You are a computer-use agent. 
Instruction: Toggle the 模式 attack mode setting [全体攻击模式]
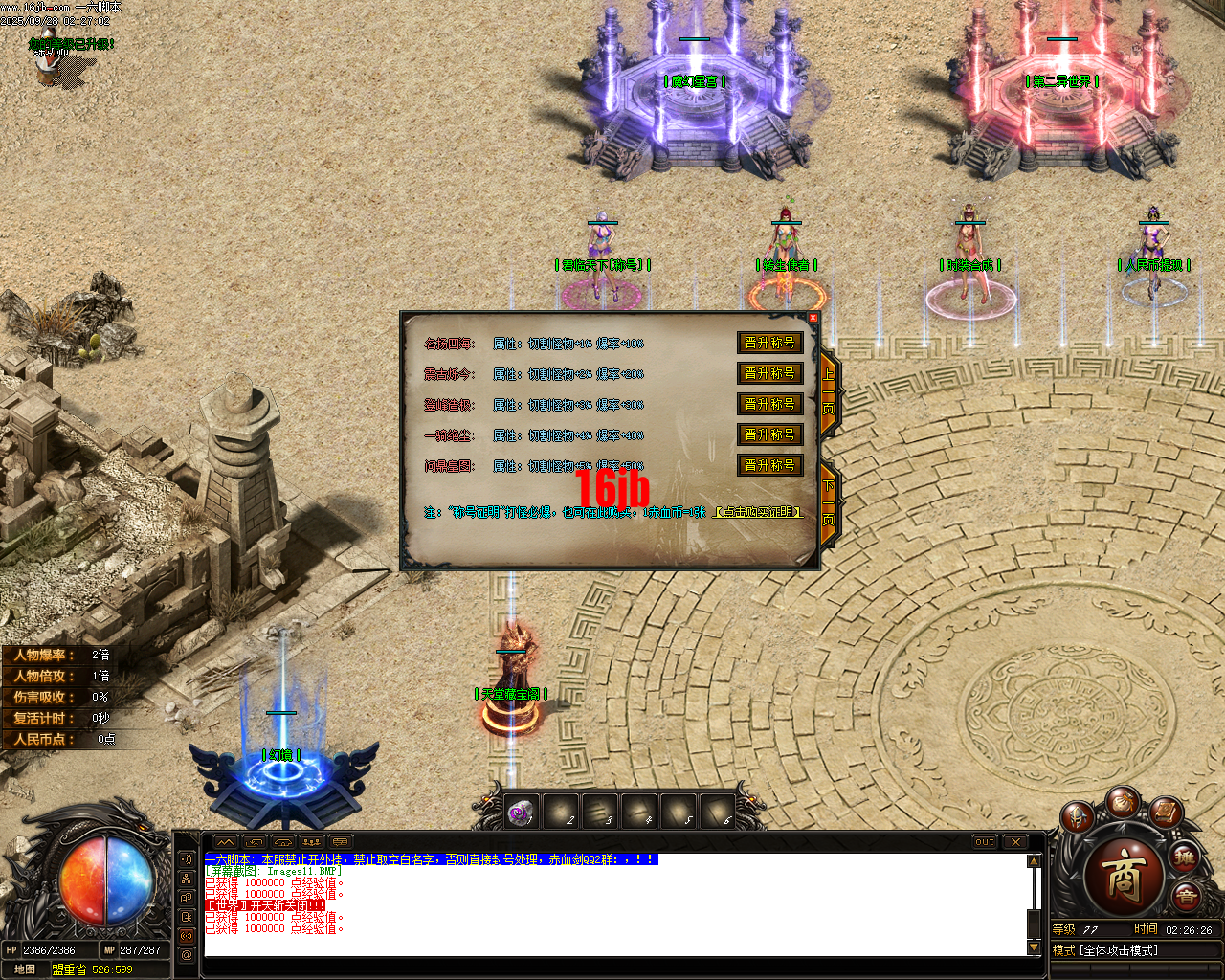click(1120, 949)
